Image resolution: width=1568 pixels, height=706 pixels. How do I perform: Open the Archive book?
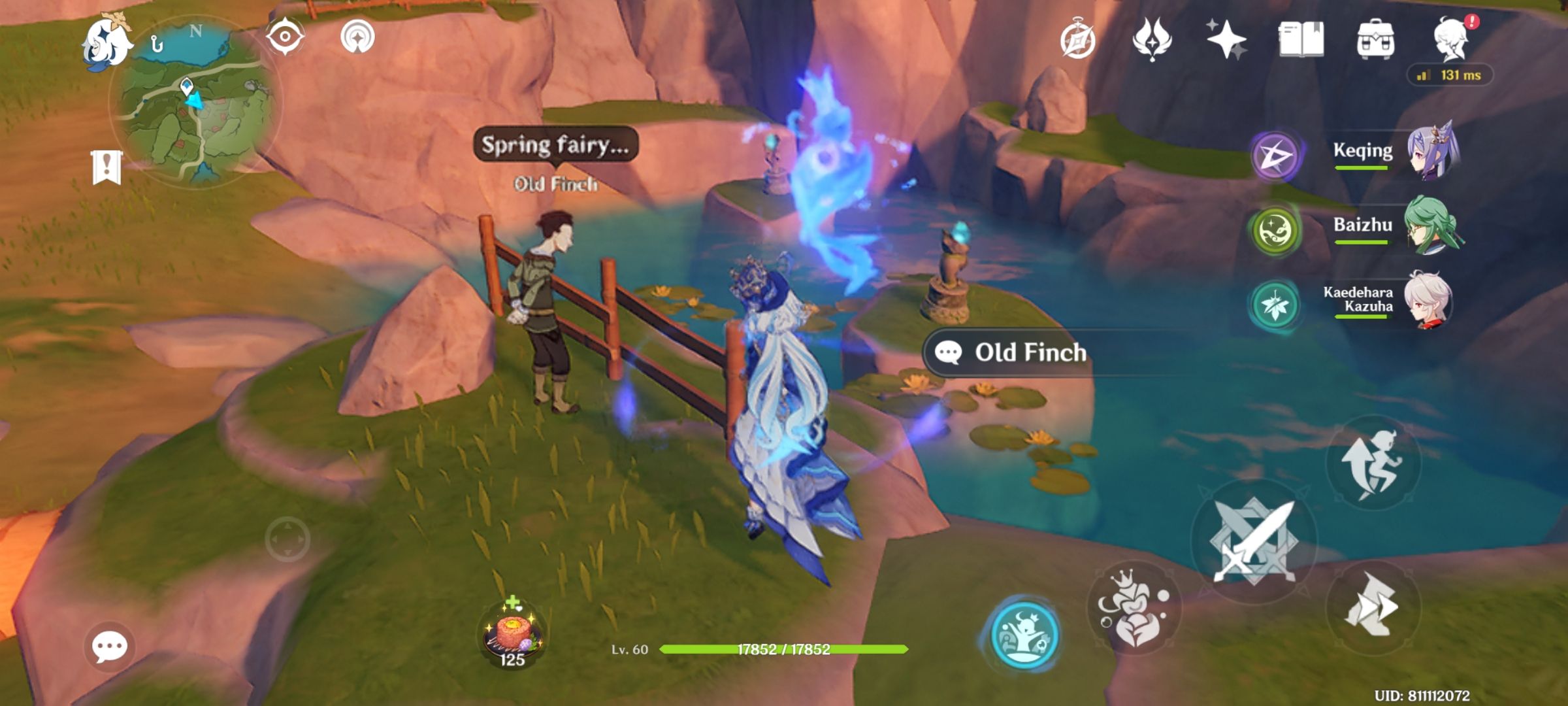click(x=1301, y=42)
